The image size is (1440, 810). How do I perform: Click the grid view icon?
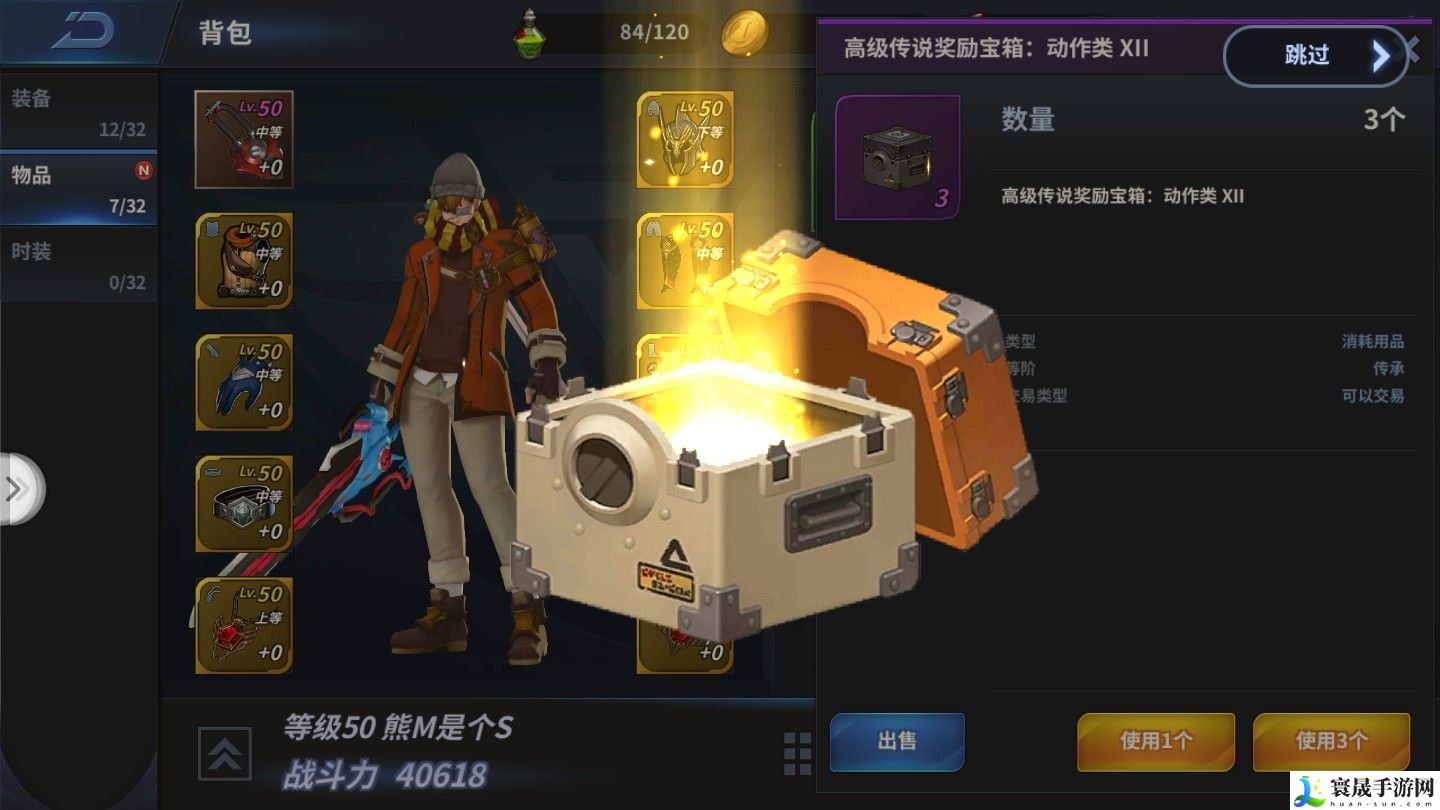797,753
